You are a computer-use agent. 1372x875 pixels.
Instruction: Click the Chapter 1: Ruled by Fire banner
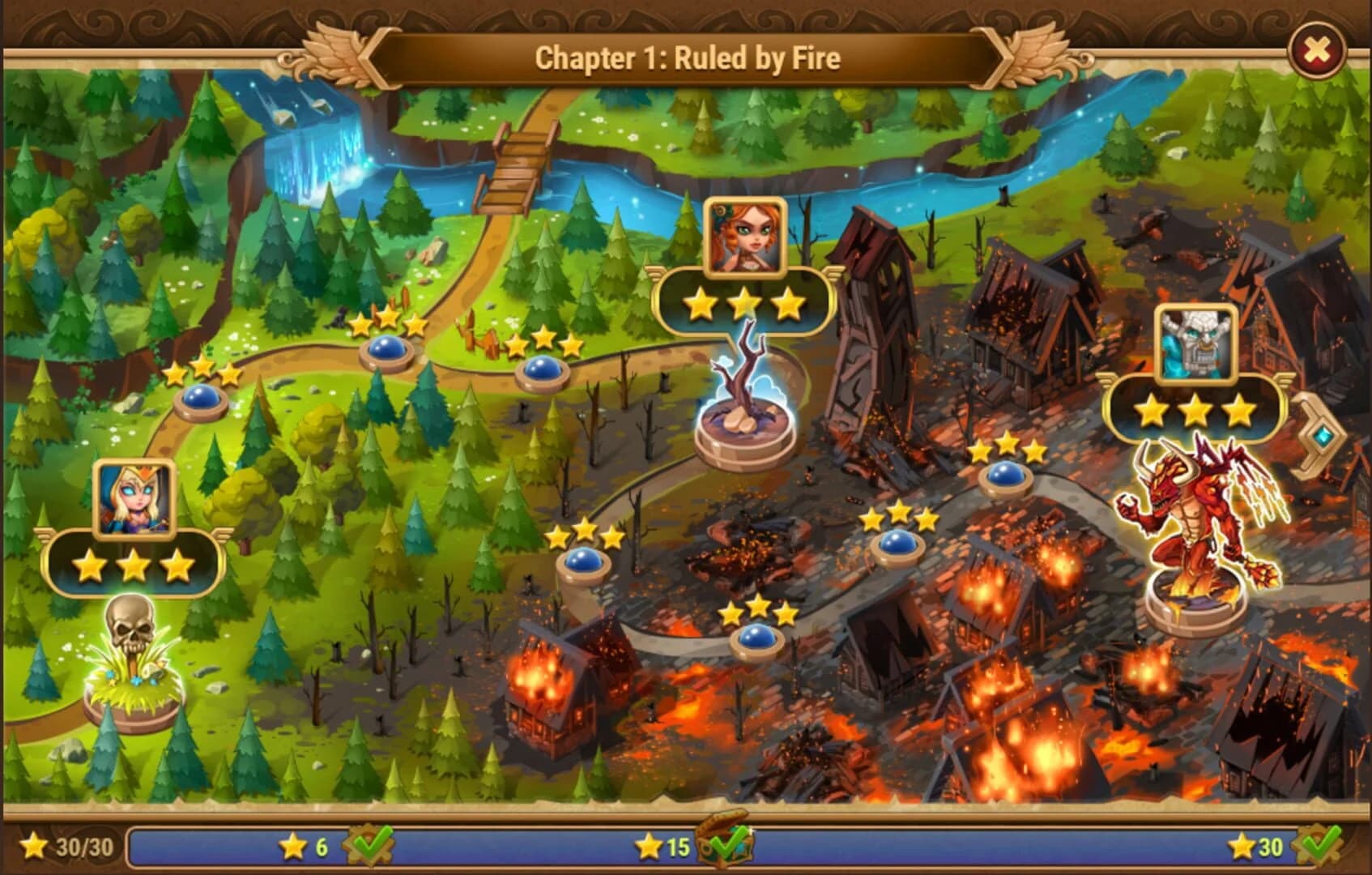pyautogui.click(x=686, y=57)
